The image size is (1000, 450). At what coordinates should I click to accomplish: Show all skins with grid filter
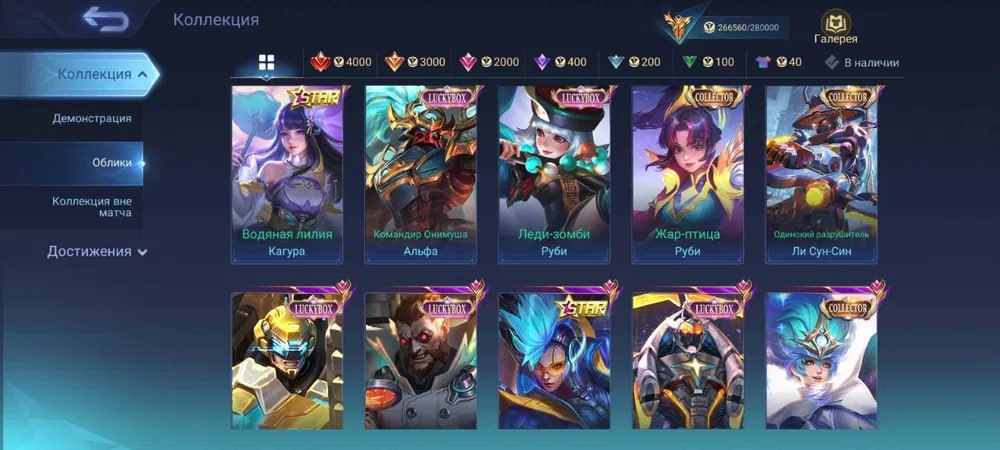pos(266,62)
